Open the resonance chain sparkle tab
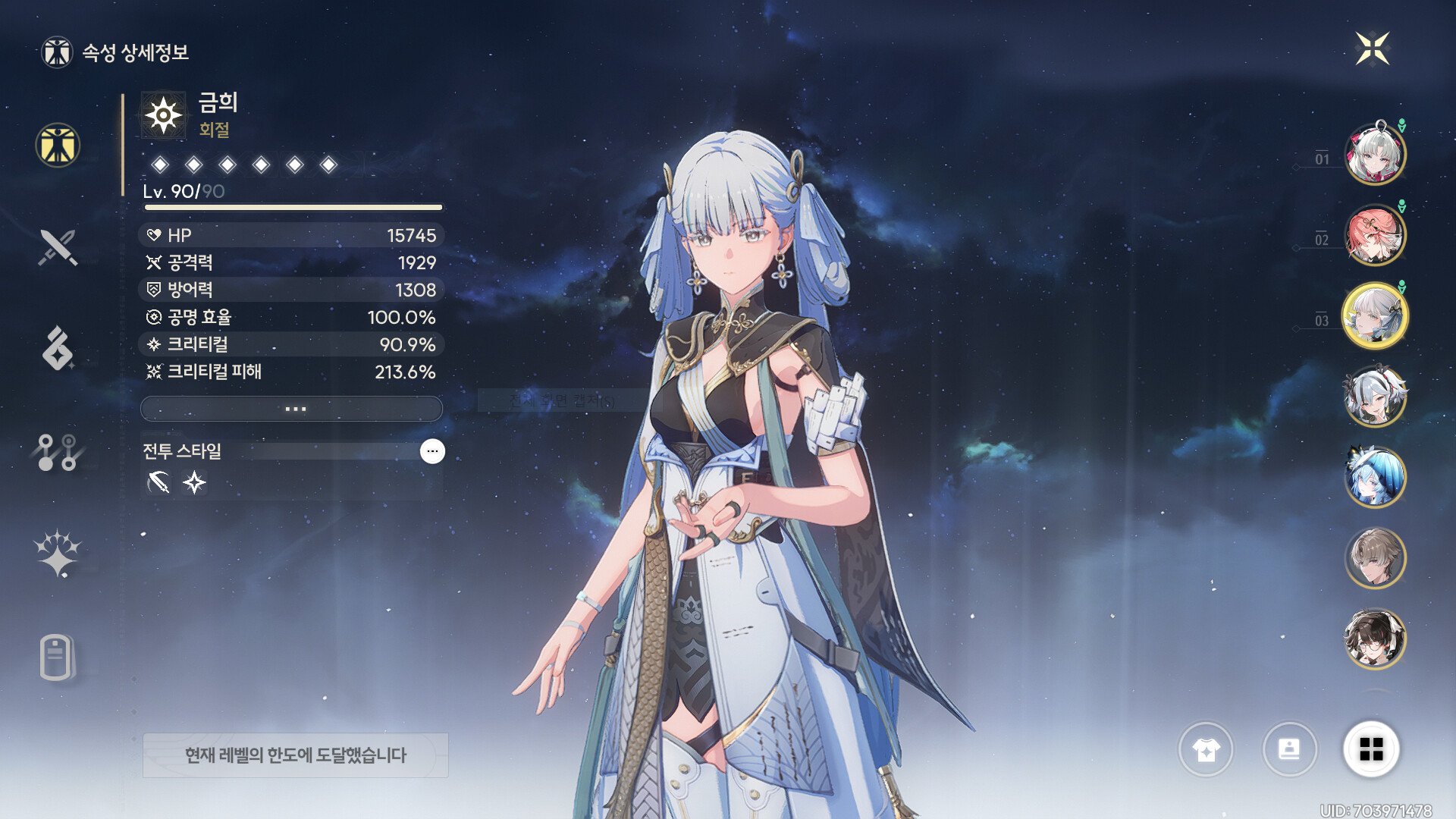 [58, 554]
